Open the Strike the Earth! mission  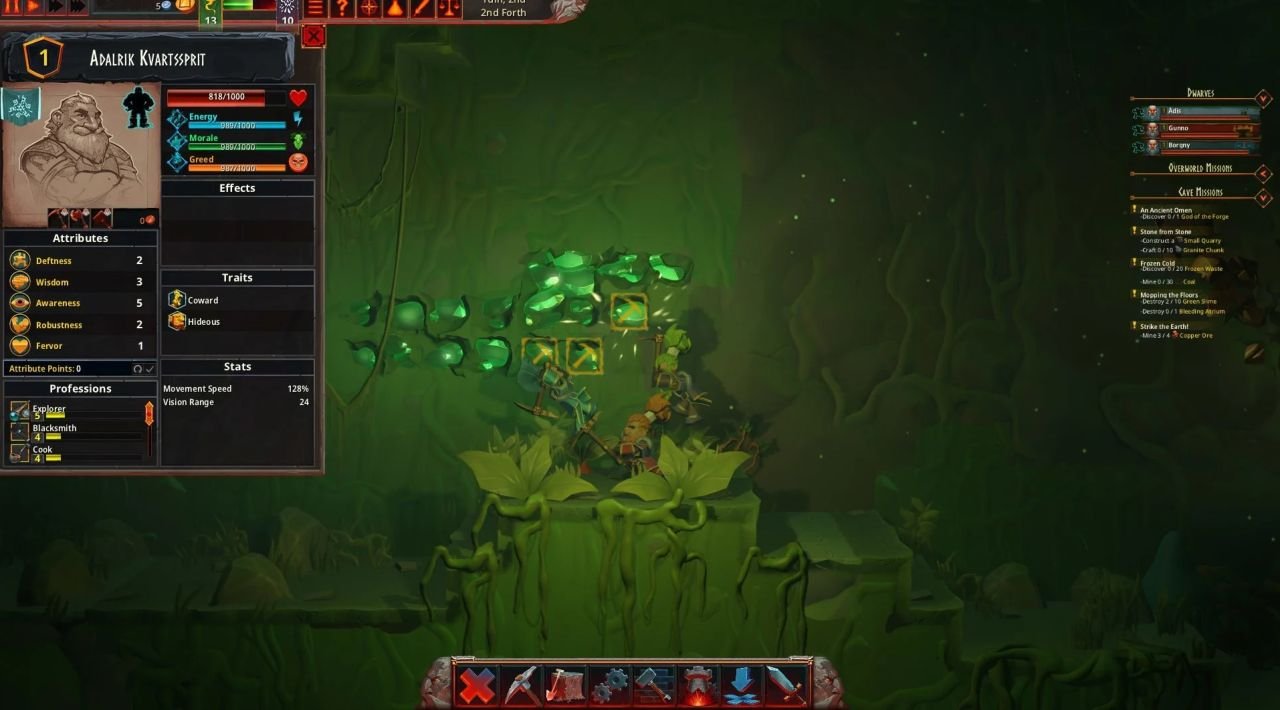[x=1164, y=326]
